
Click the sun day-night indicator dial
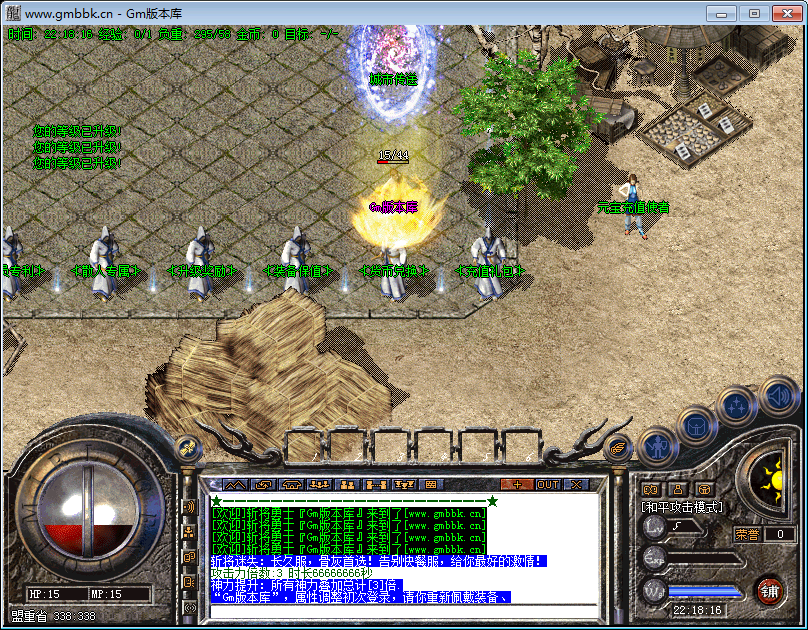(772, 476)
